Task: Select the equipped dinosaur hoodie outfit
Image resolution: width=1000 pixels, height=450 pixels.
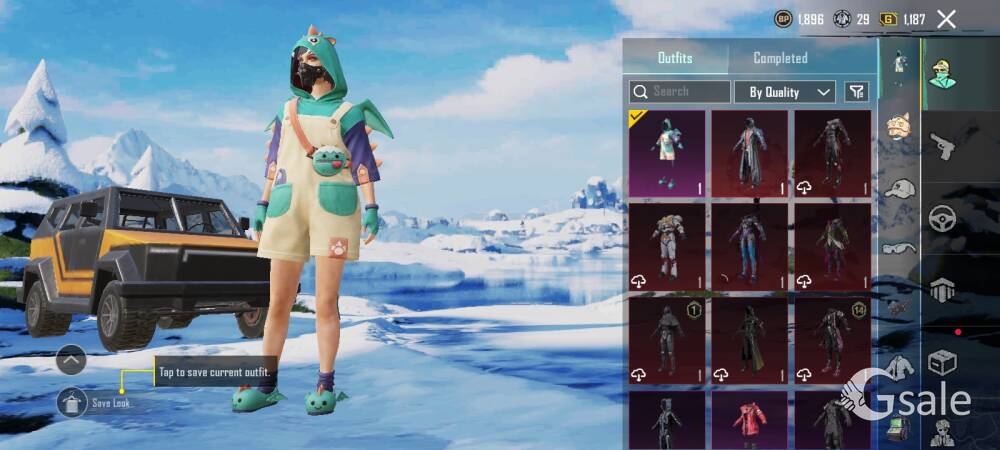Action: (x=667, y=153)
